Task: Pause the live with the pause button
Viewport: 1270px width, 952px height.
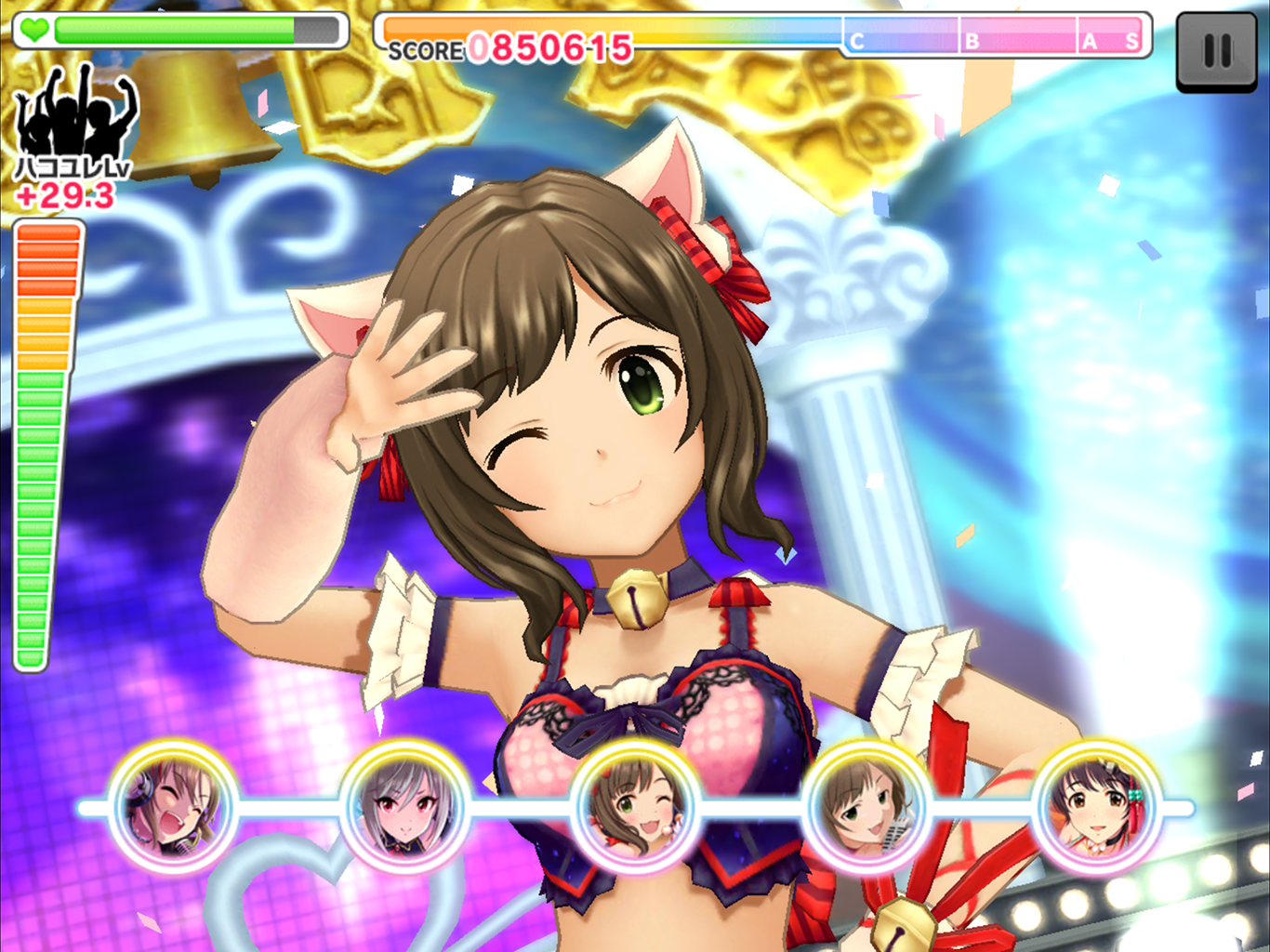Action: pyautogui.click(x=1216, y=51)
